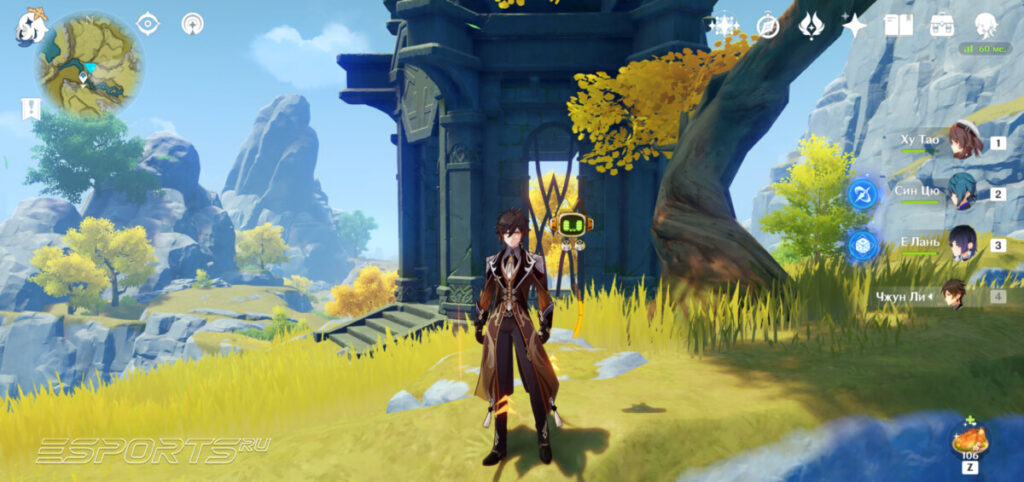This screenshot has height=482, width=1024.
Task: Open the inventory backpack
Action: pyautogui.click(x=942, y=25)
